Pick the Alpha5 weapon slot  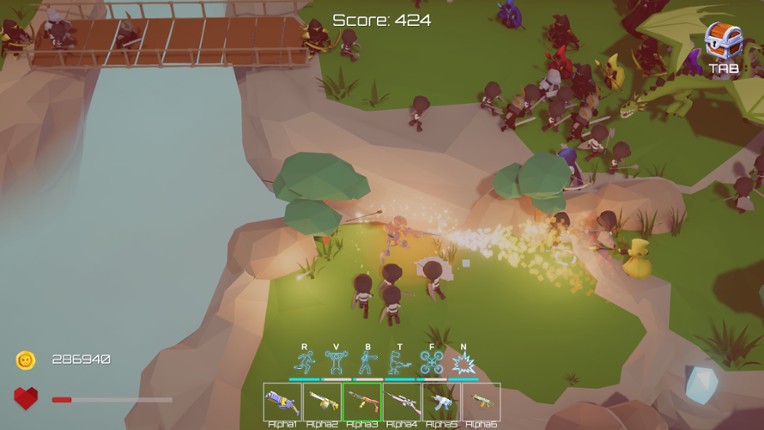pos(441,401)
